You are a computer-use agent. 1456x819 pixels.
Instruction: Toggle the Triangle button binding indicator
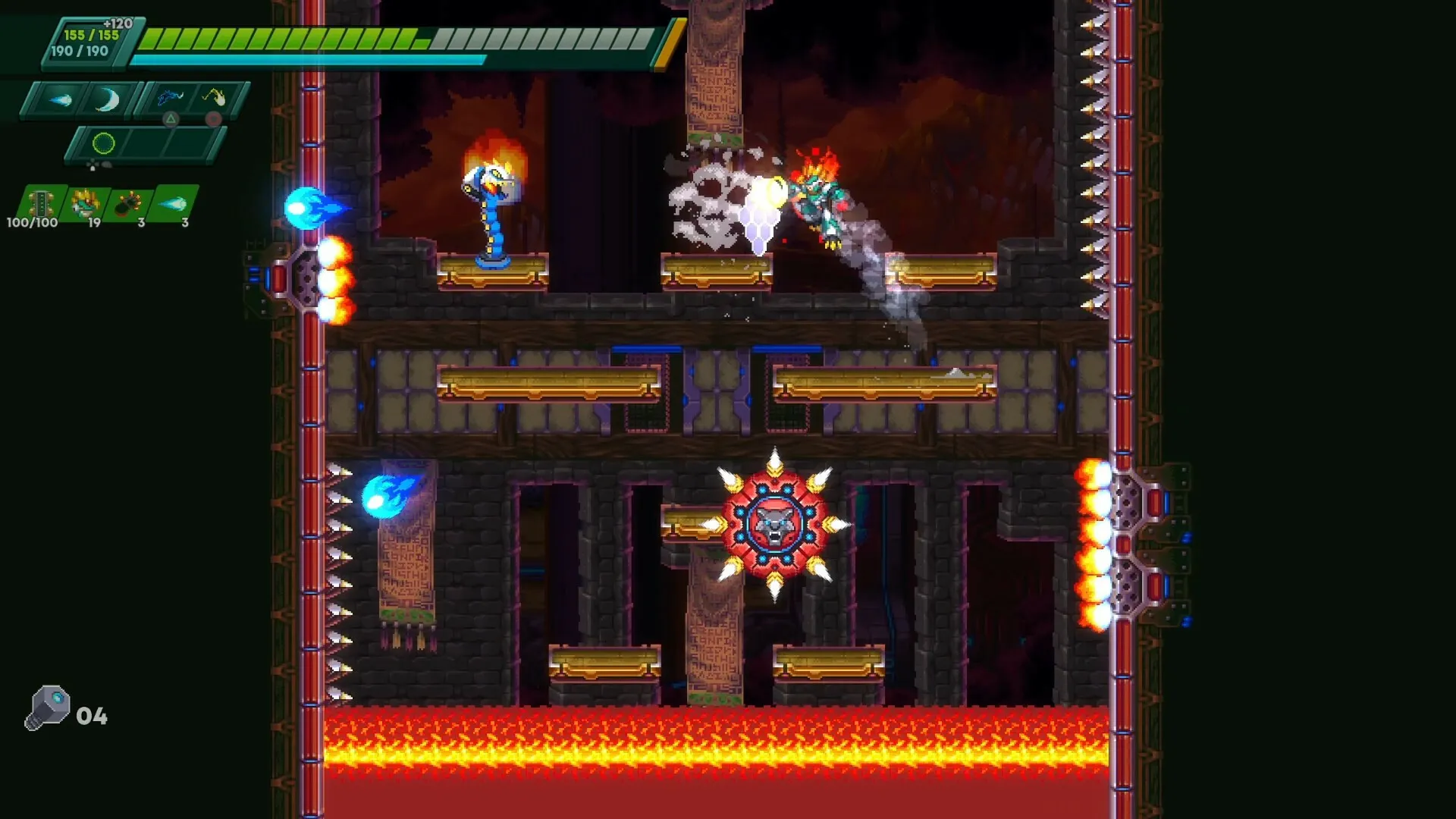(x=171, y=117)
